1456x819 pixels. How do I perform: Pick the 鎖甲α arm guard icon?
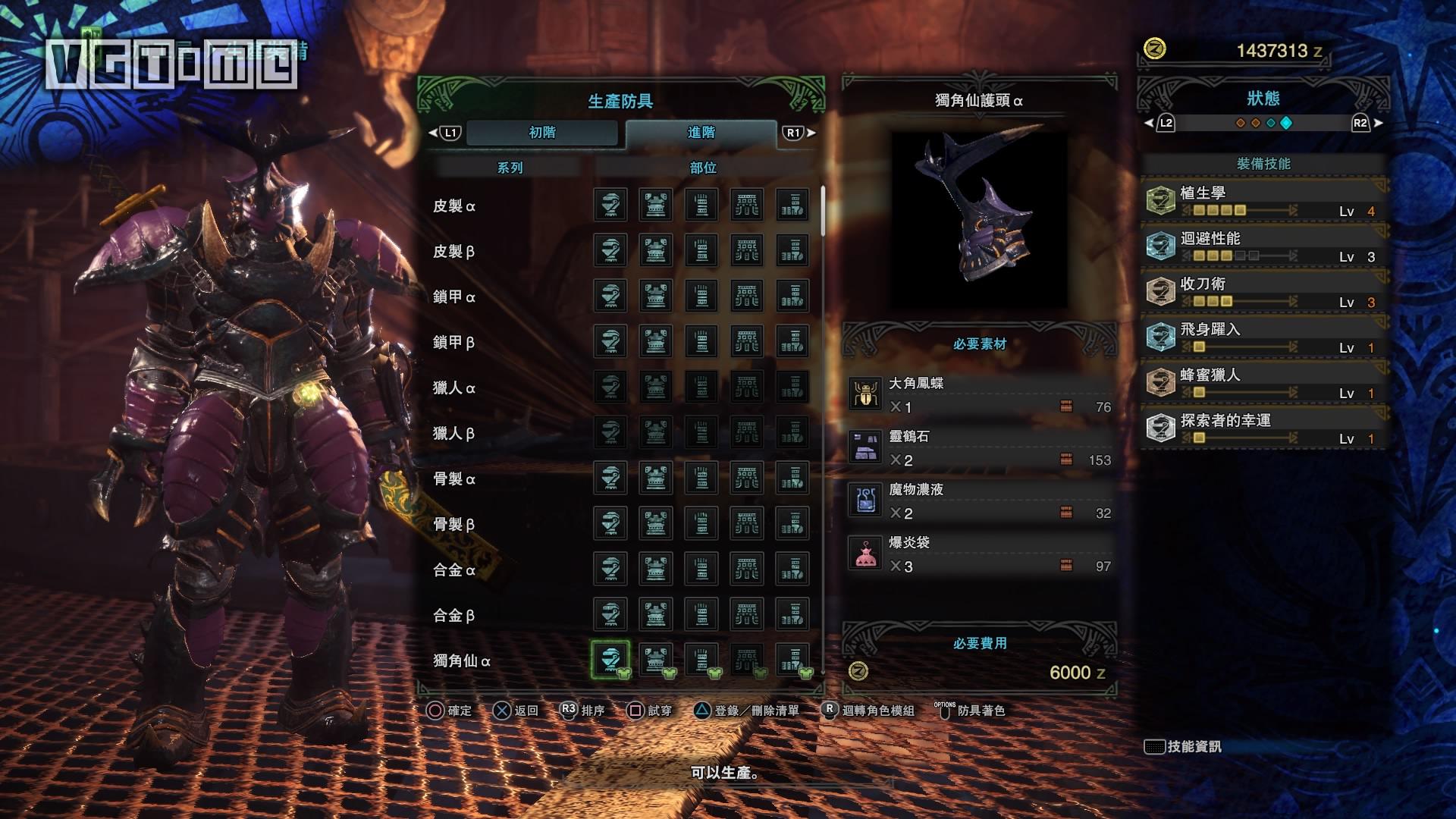(701, 296)
